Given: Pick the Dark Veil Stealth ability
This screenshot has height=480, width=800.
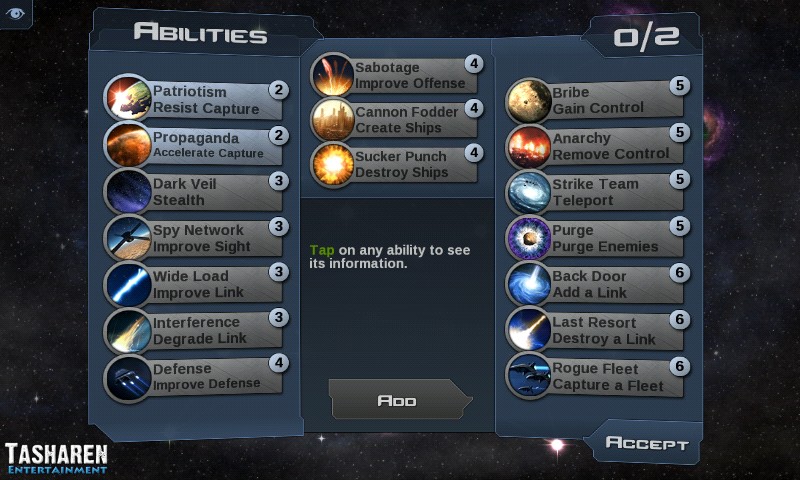Looking at the screenshot, I should tap(200, 192).
